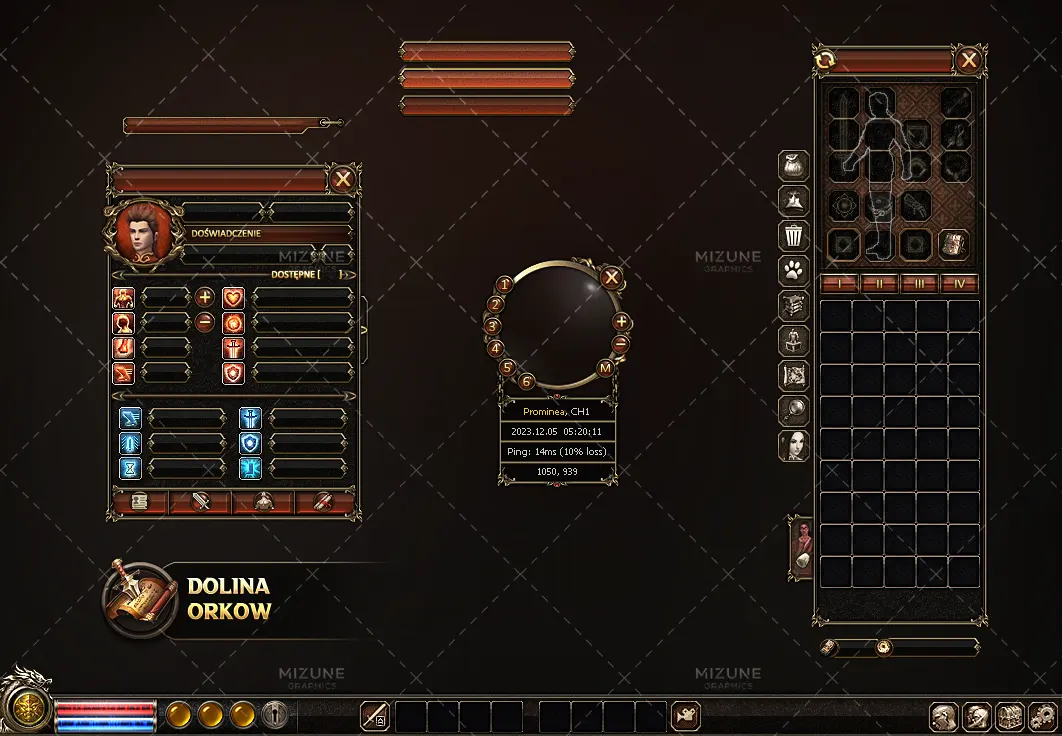Viewport: 1062px width, 736px height.
Task: Click the refresh arrows on the inventory panel
Action: [x=825, y=61]
